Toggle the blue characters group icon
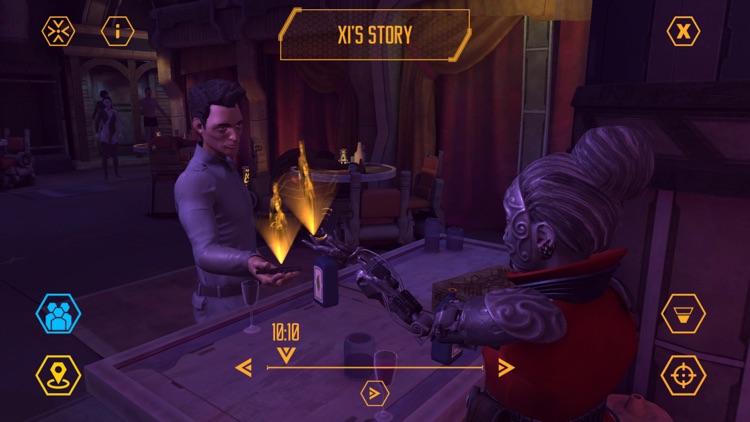750x422 pixels. click(x=58, y=314)
